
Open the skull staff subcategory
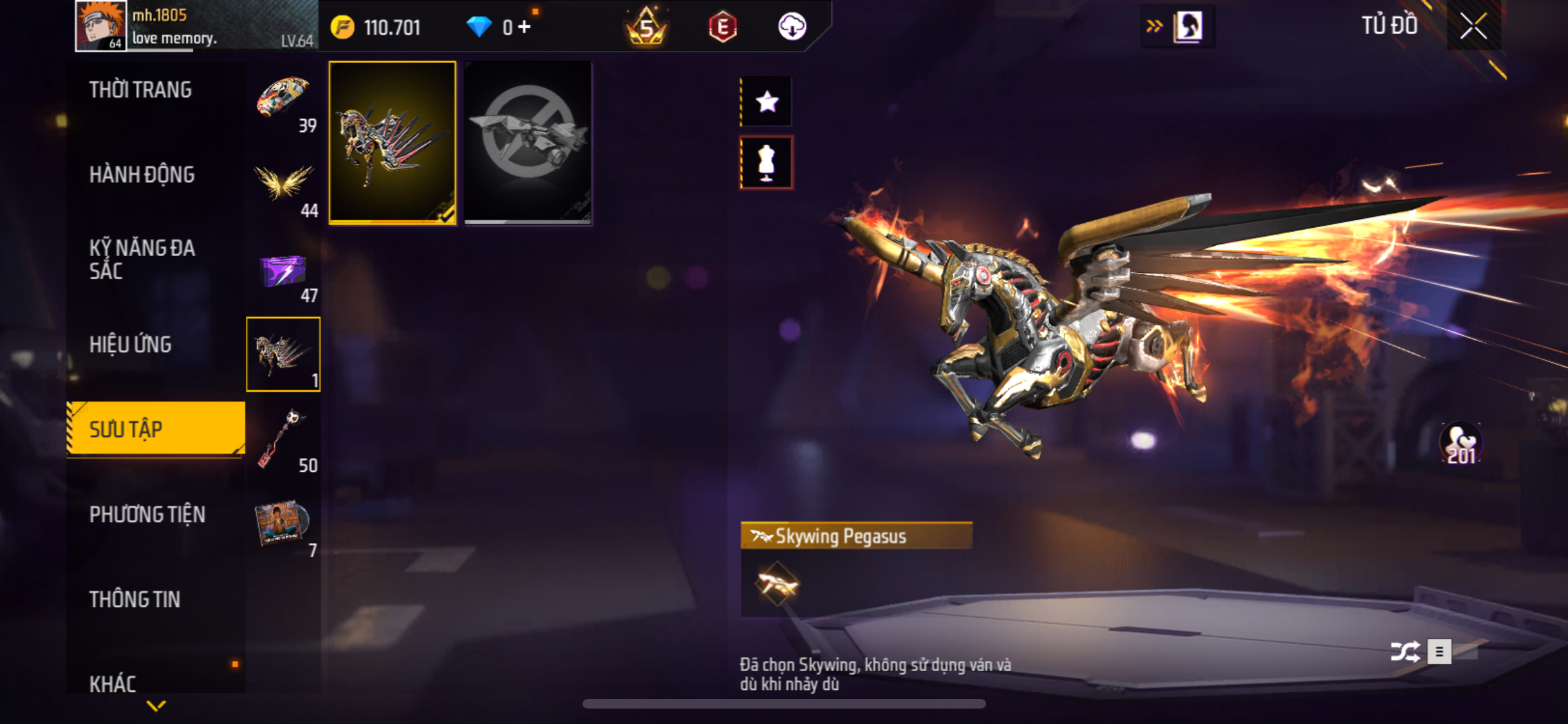tap(283, 440)
